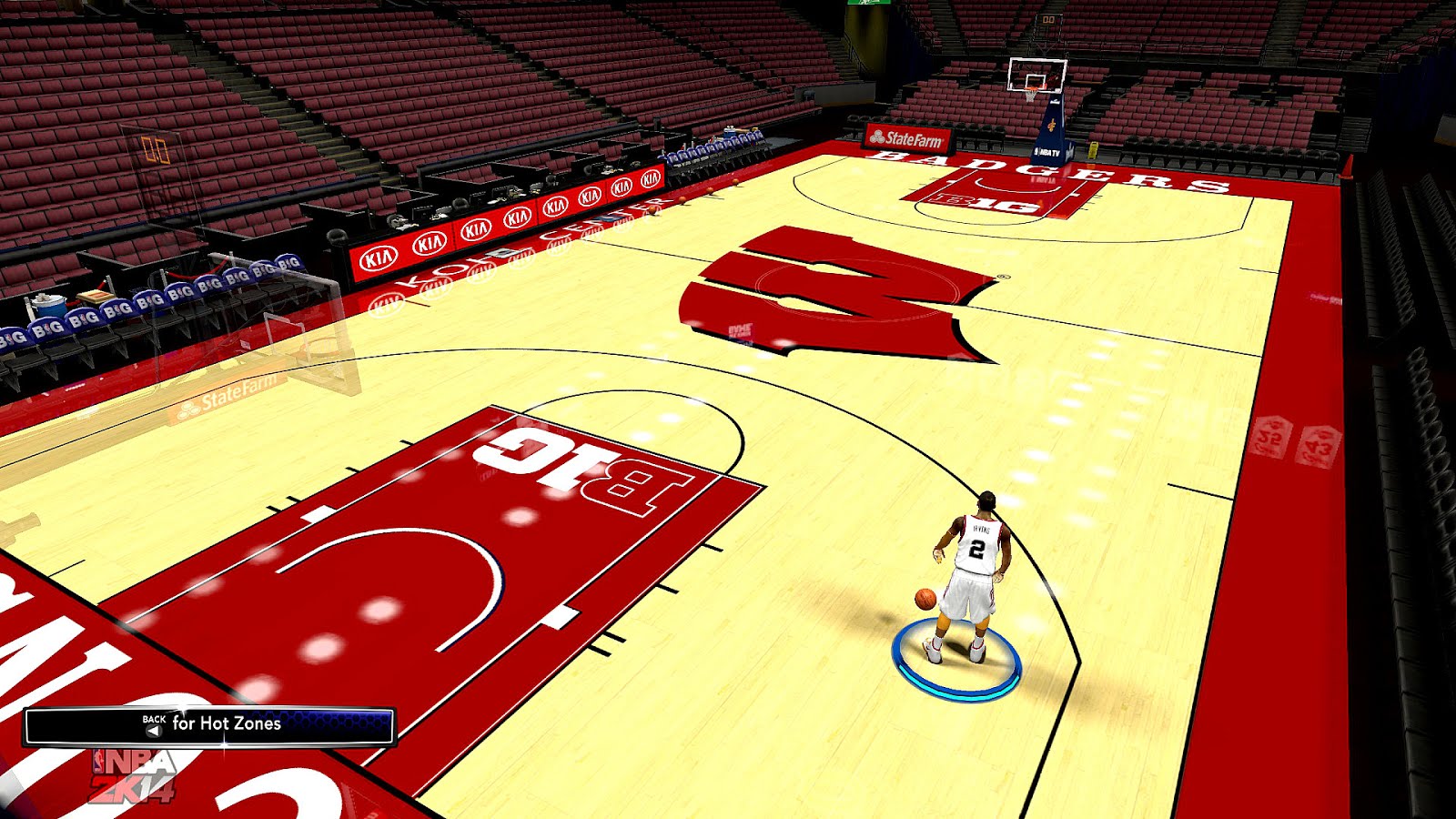
Task: Click the State Farm logo near the far basket
Action: coord(910,136)
